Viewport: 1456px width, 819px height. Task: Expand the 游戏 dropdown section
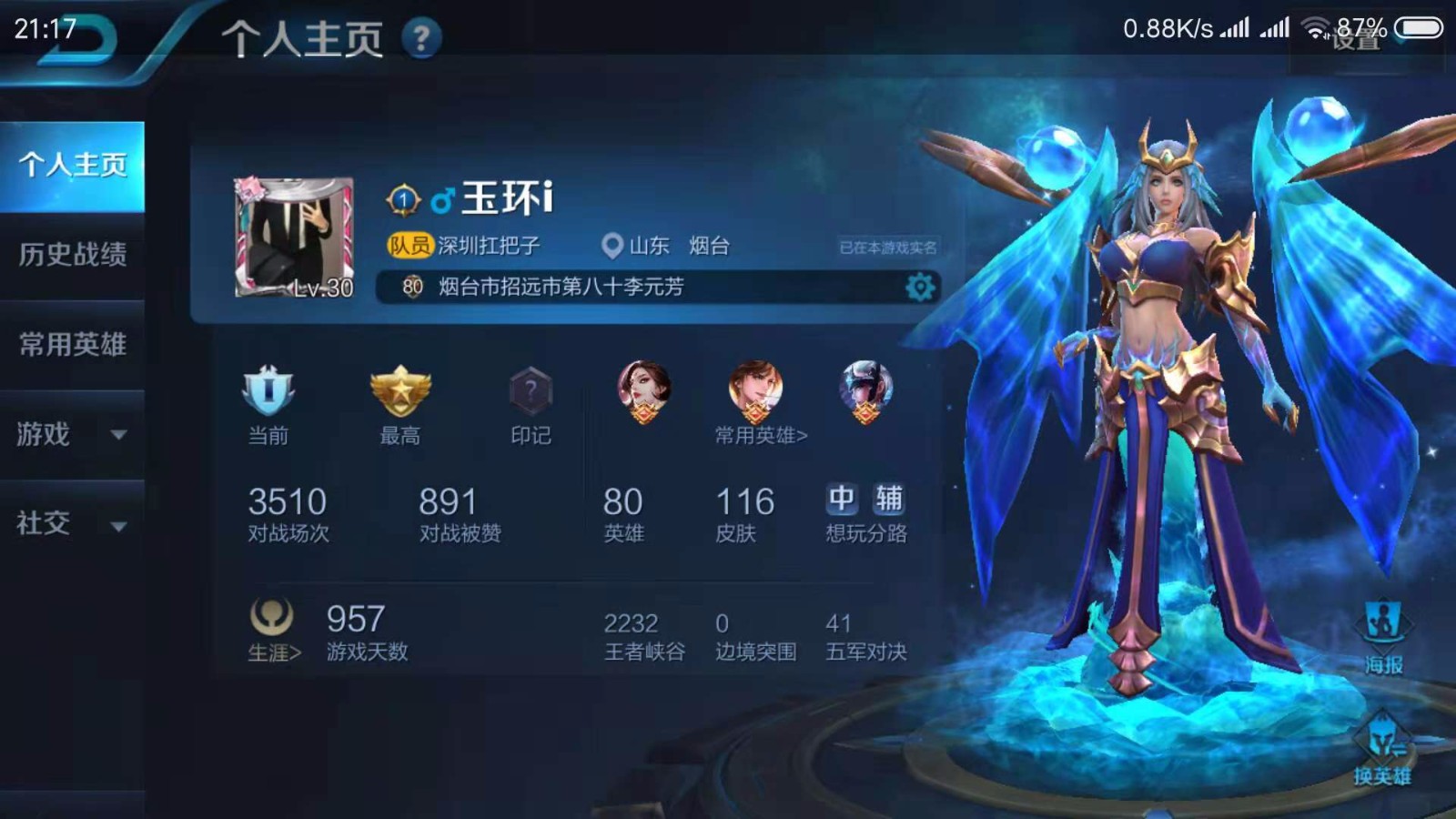tap(73, 434)
